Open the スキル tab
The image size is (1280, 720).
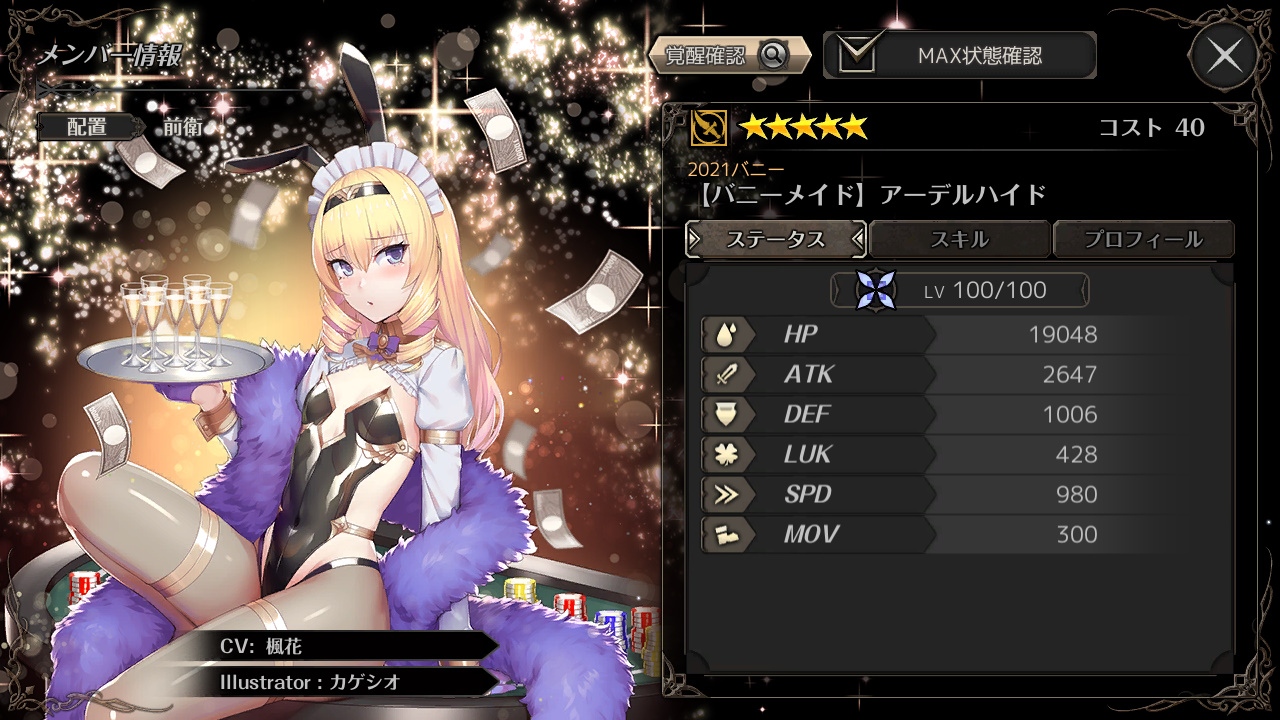(x=960, y=240)
